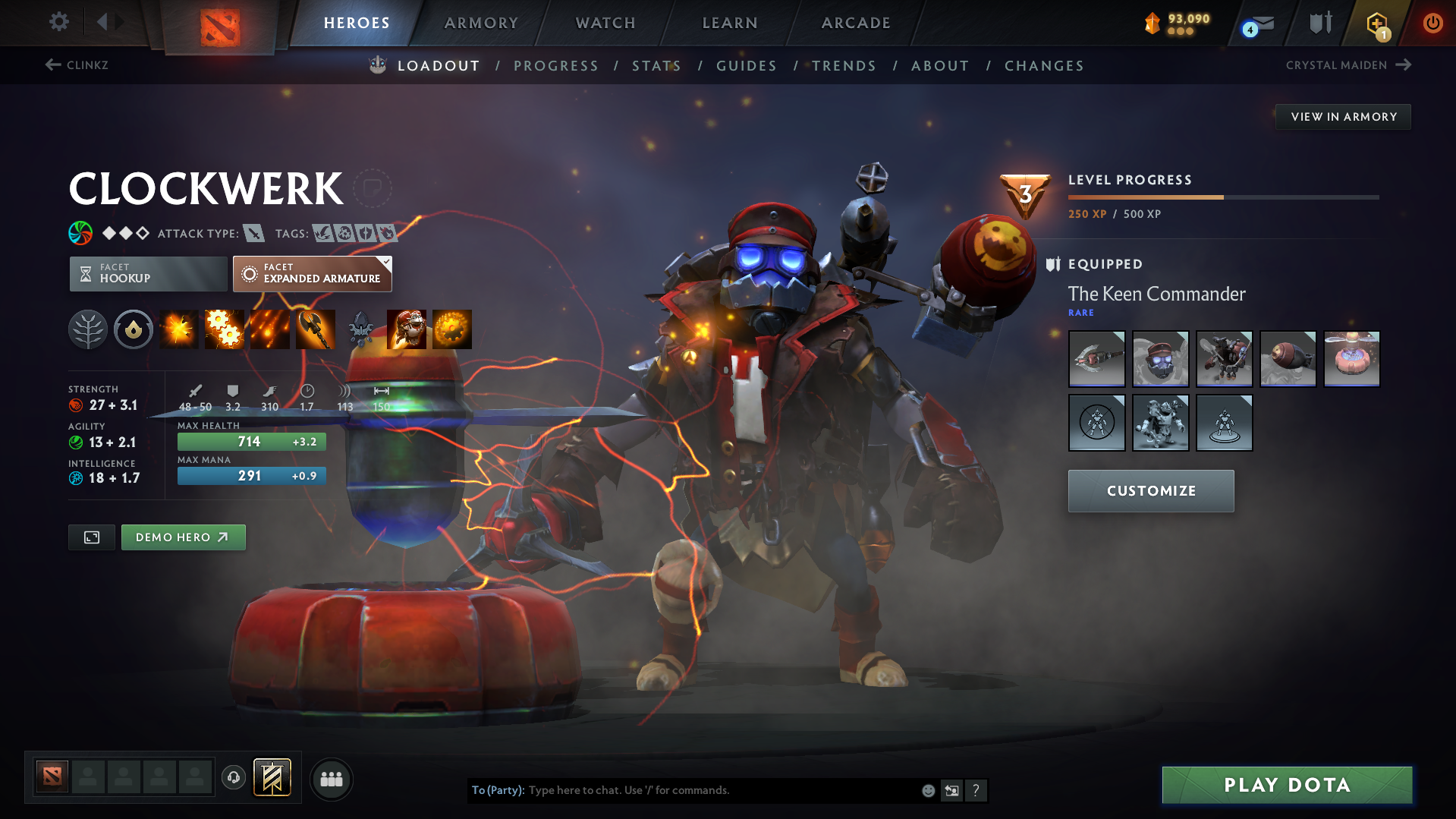Select the Hookup facet
1456x819 pixels.
(x=148, y=273)
